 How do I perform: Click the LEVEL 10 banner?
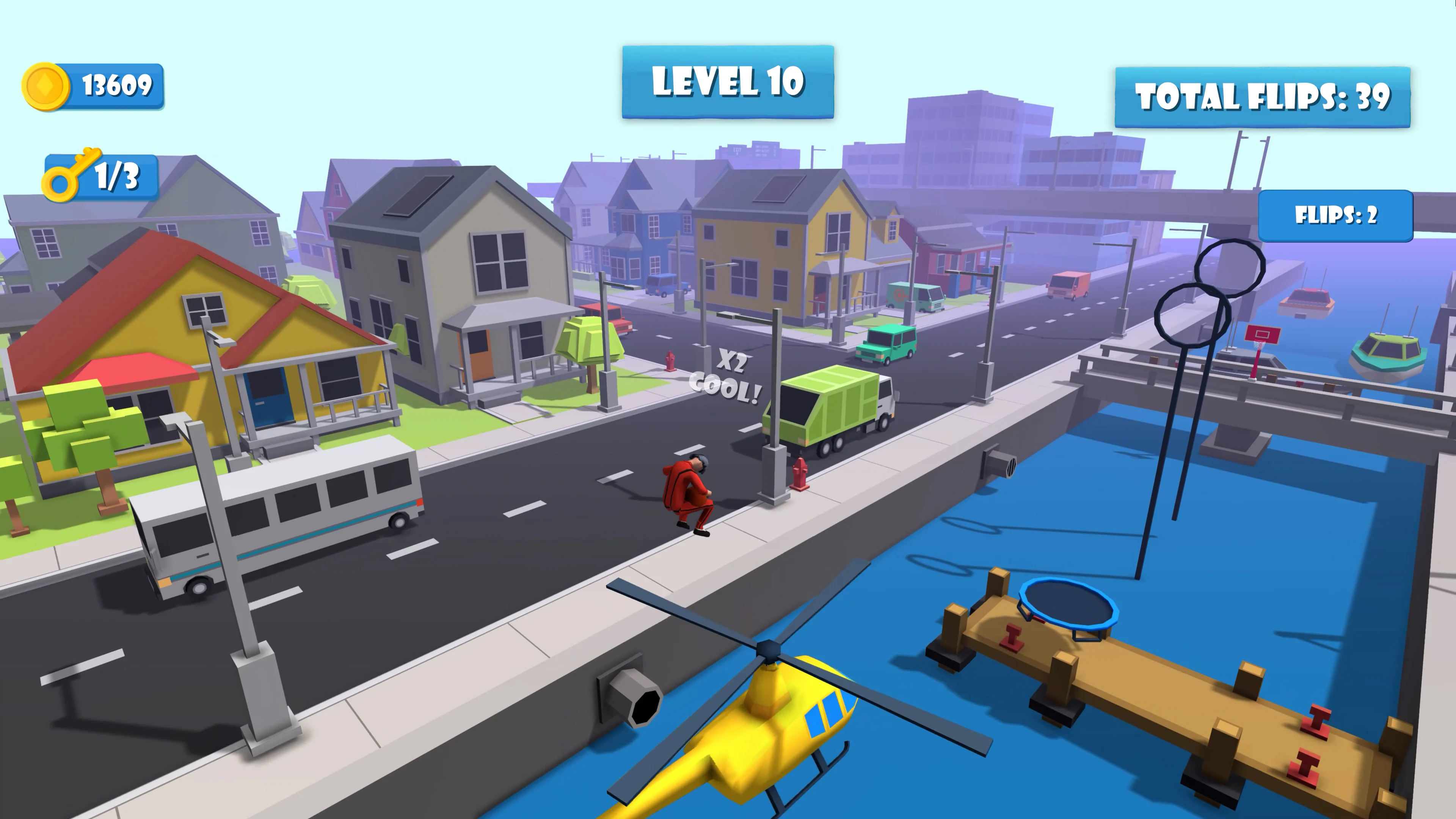click(728, 82)
